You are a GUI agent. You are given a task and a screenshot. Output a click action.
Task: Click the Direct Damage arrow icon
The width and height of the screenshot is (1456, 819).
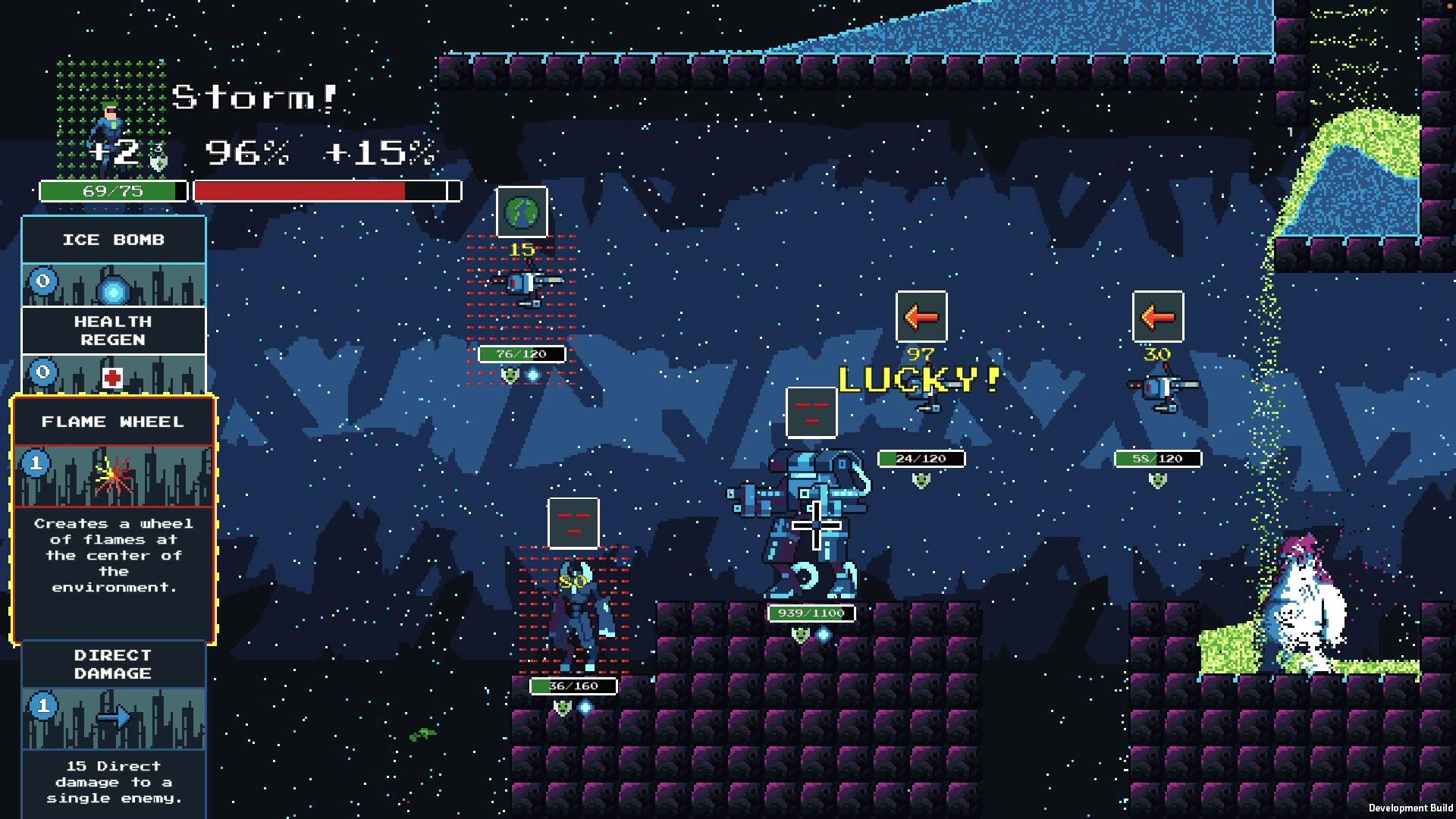(x=112, y=719)
